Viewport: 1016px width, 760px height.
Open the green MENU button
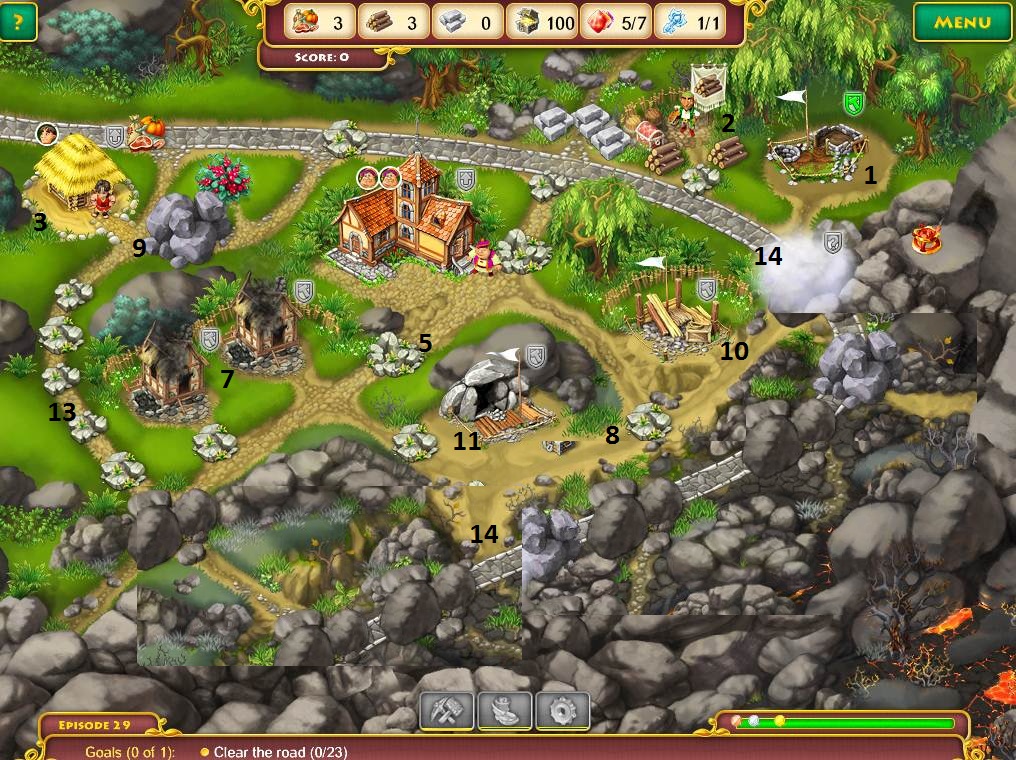pyautogui.click(x=962, y=22)
